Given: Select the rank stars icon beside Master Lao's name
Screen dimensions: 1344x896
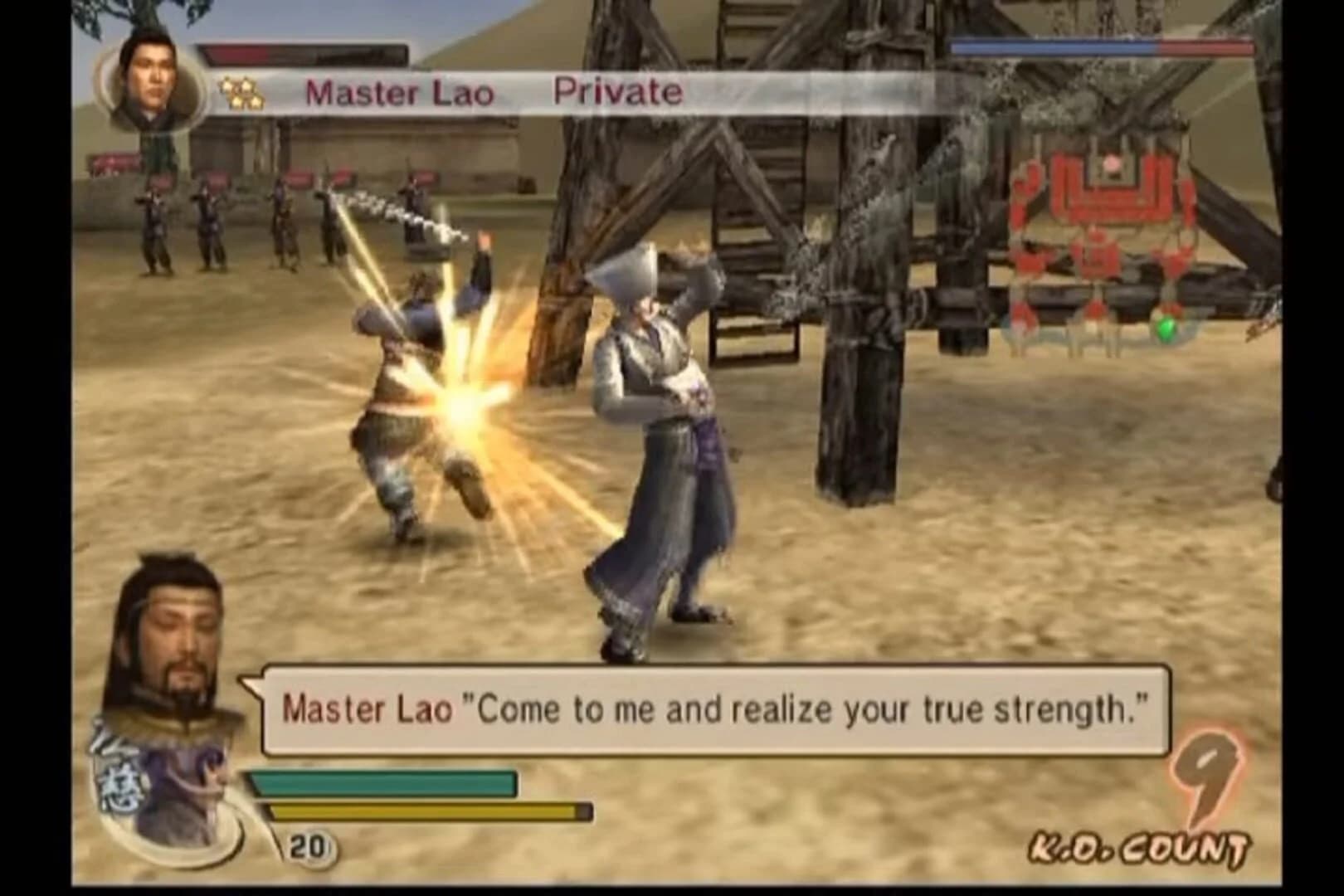Looking at the screenshot, I should coord(241,93).
